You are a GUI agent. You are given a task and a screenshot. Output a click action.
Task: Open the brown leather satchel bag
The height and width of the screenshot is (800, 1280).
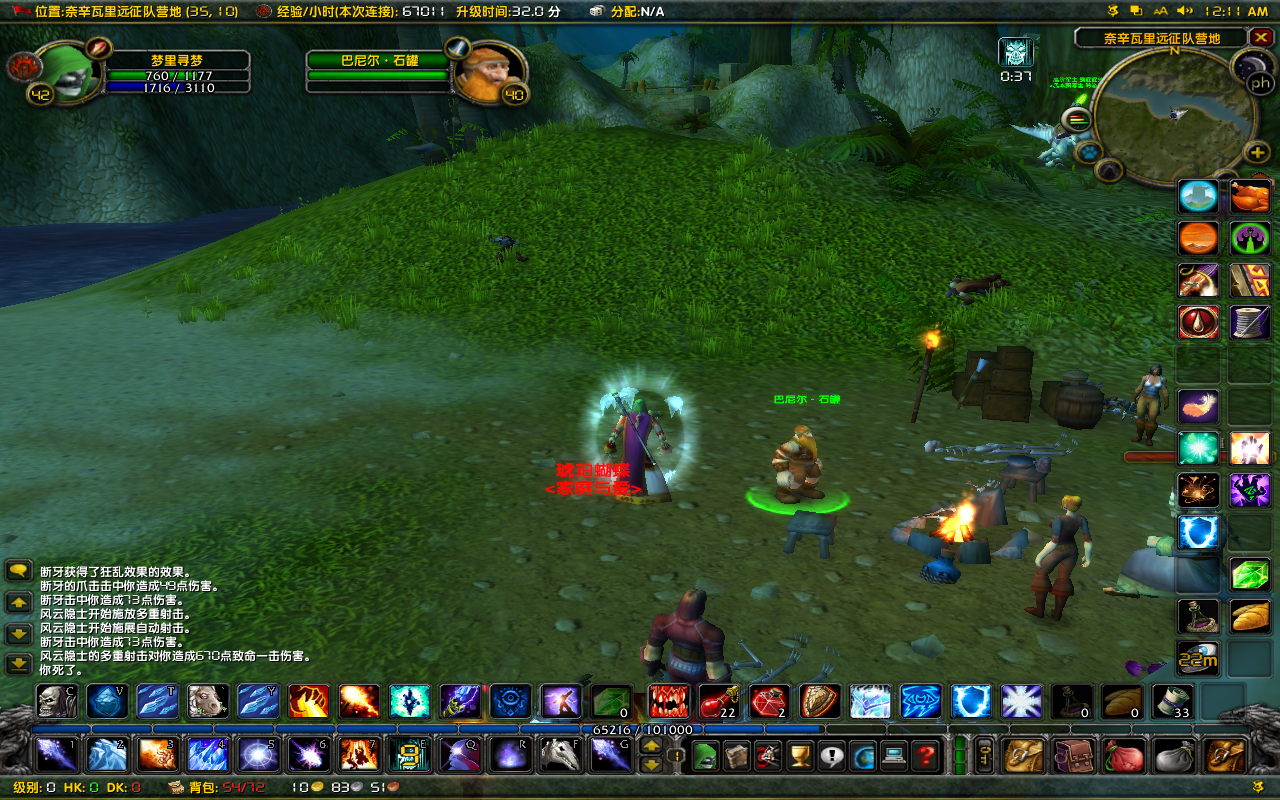click(1075, 755)
